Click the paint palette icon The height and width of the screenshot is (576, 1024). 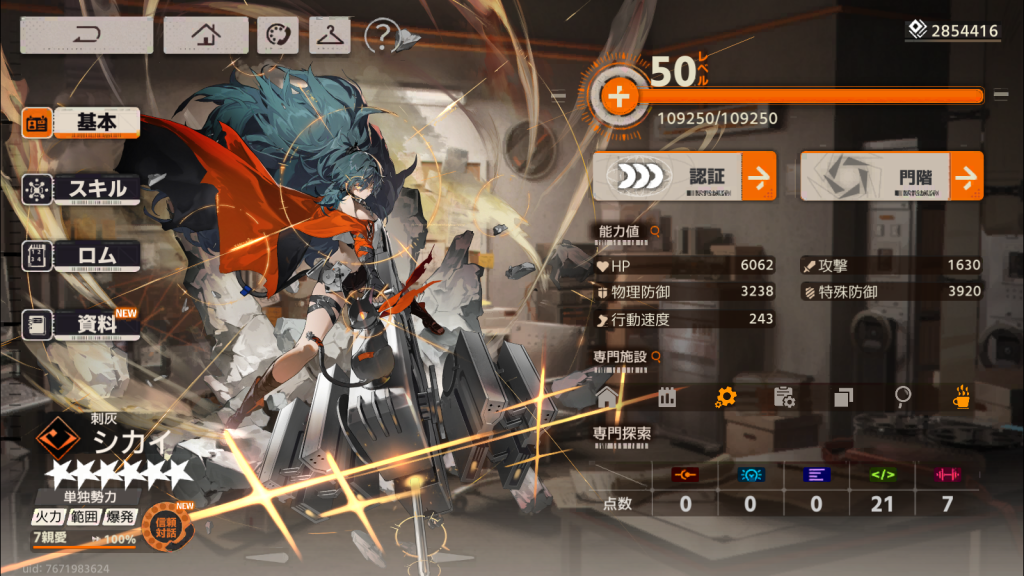(277, 35)
